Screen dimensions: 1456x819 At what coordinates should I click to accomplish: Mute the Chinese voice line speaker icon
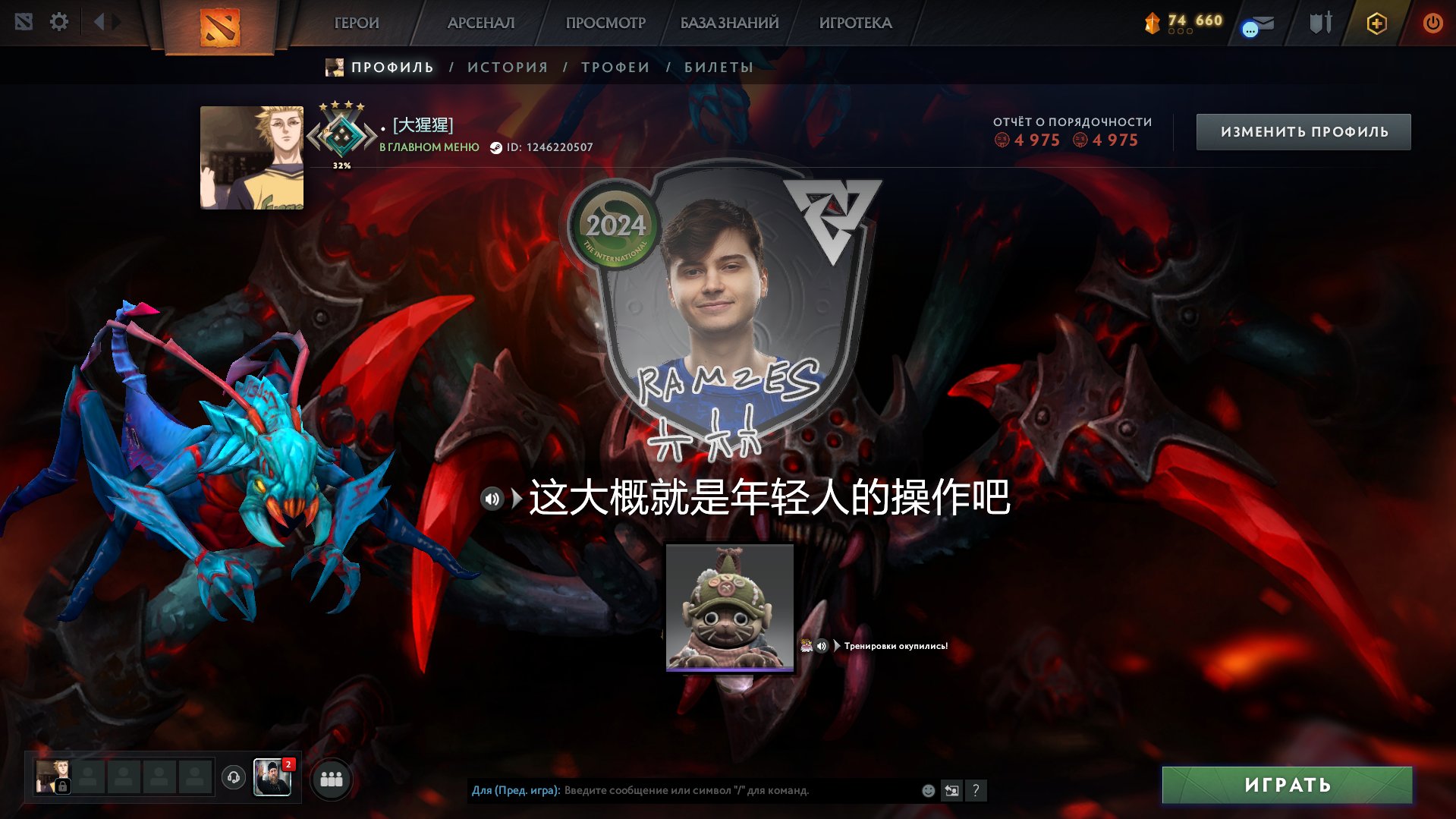point(492,499)
